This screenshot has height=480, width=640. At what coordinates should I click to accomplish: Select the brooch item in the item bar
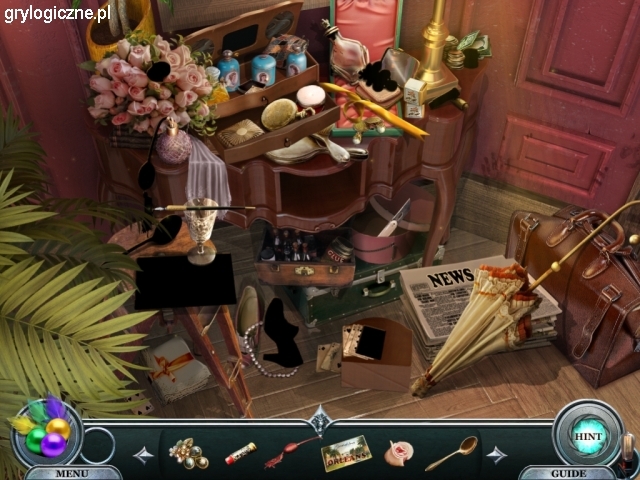pos(188,455)
